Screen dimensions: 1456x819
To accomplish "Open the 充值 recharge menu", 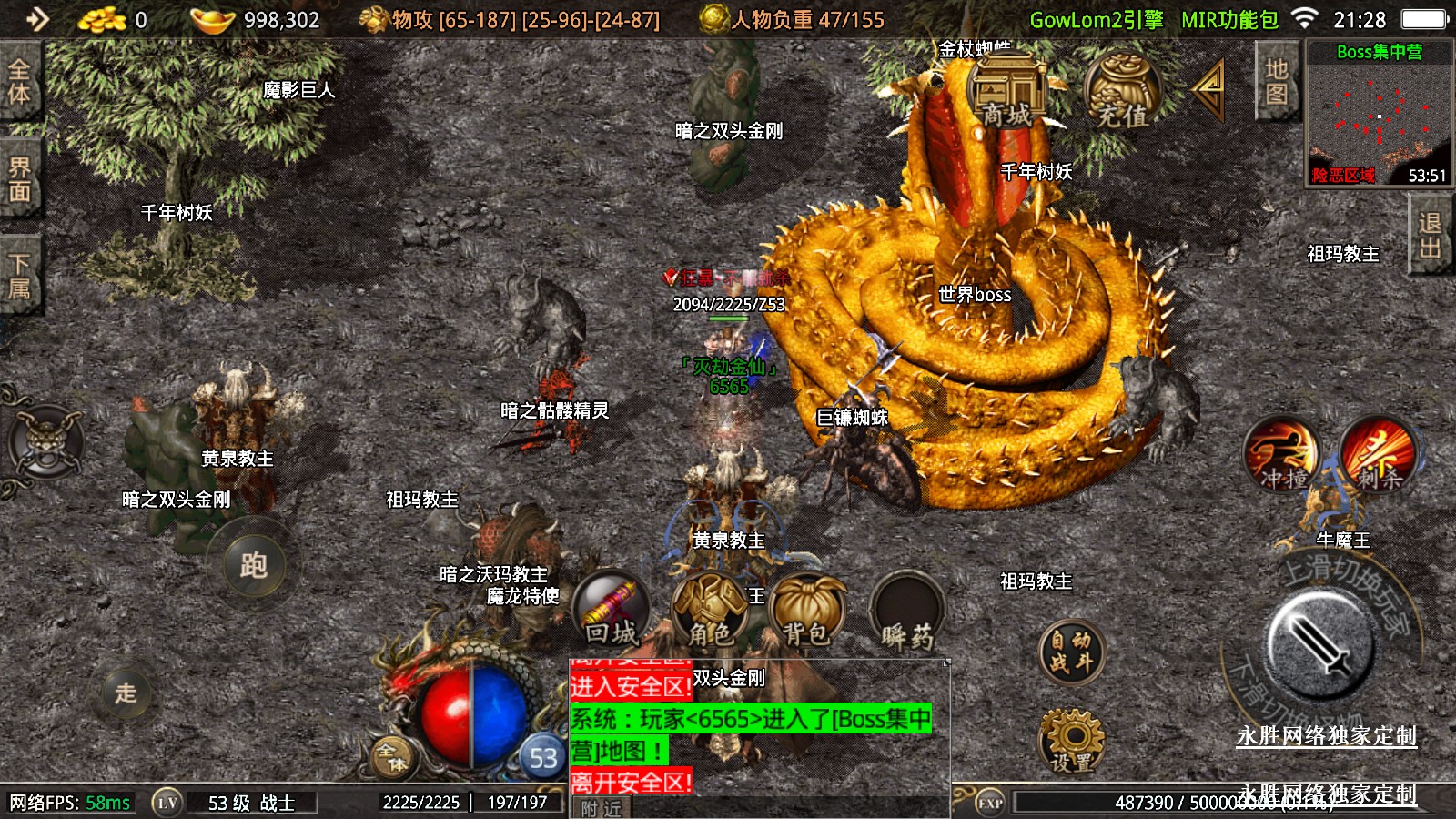I will [x=1122, y=91].
